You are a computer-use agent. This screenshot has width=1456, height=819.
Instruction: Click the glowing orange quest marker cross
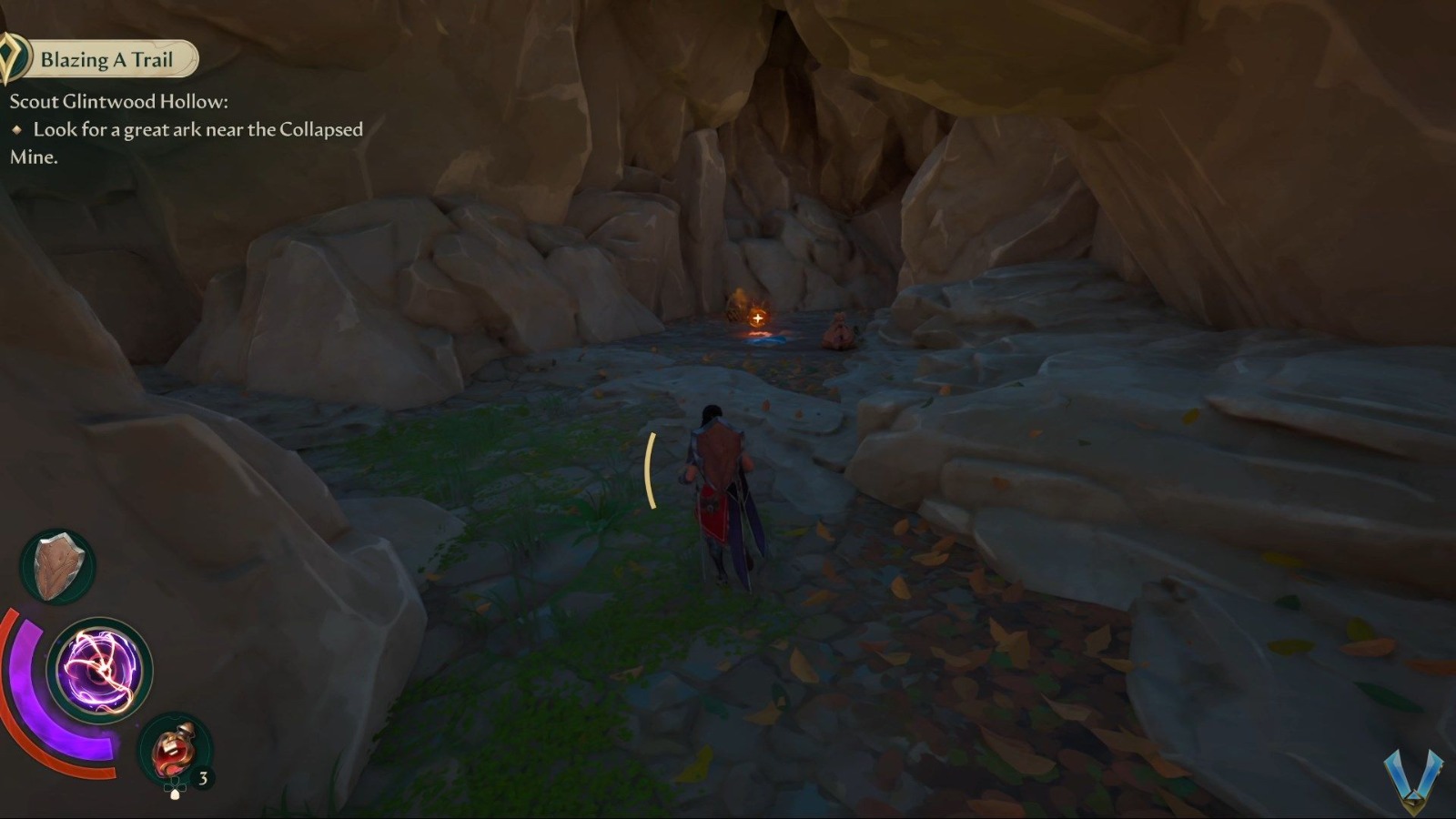[758, 318]
